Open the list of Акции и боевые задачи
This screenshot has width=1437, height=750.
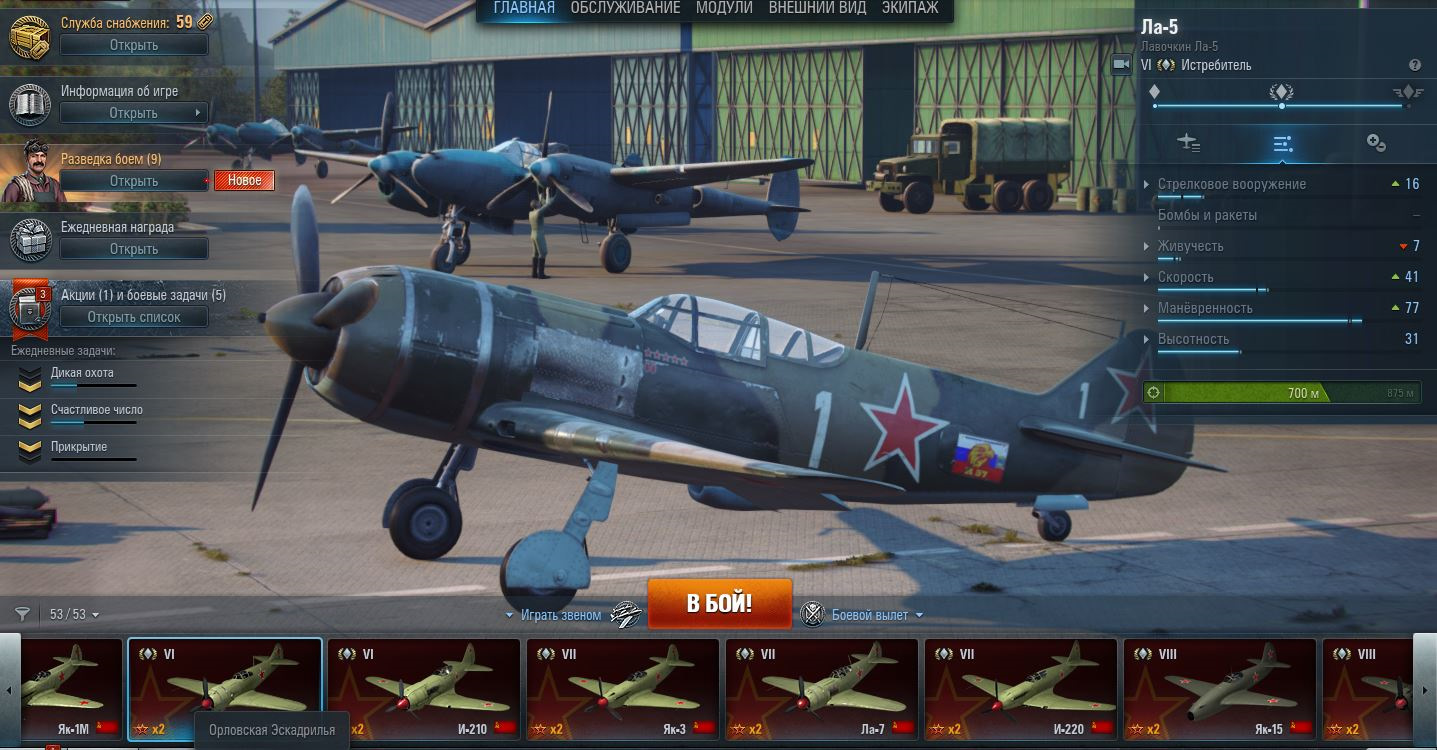(134, 317)
